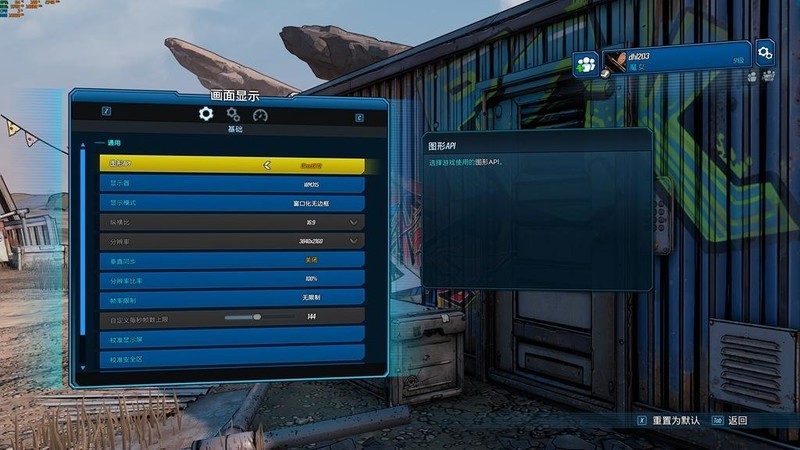Open 校准显示屏 display calibration
This screenshot has height=450, width=800.
click(232, 338)
